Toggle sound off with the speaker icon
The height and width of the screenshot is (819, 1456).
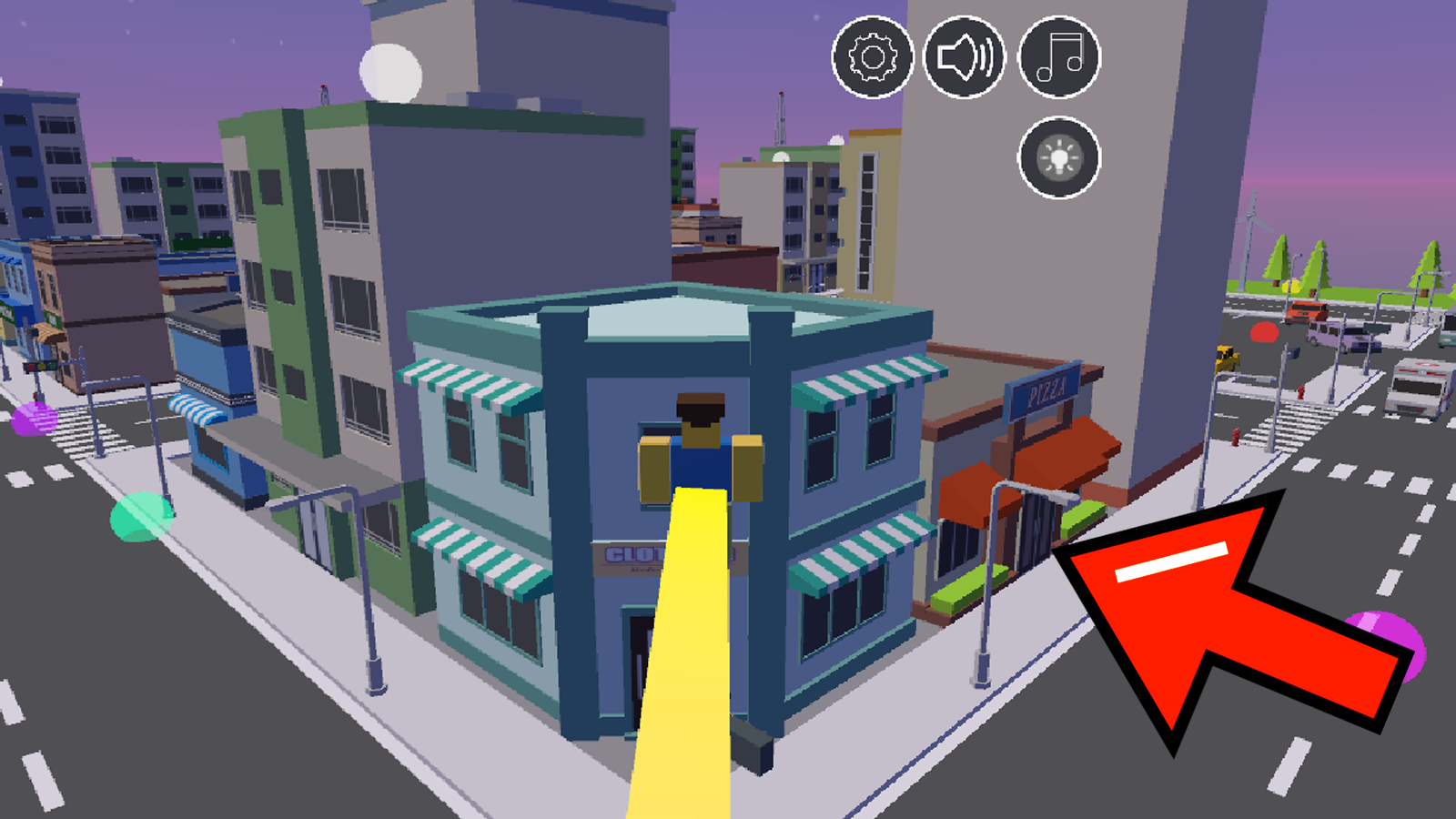(966, 56)
